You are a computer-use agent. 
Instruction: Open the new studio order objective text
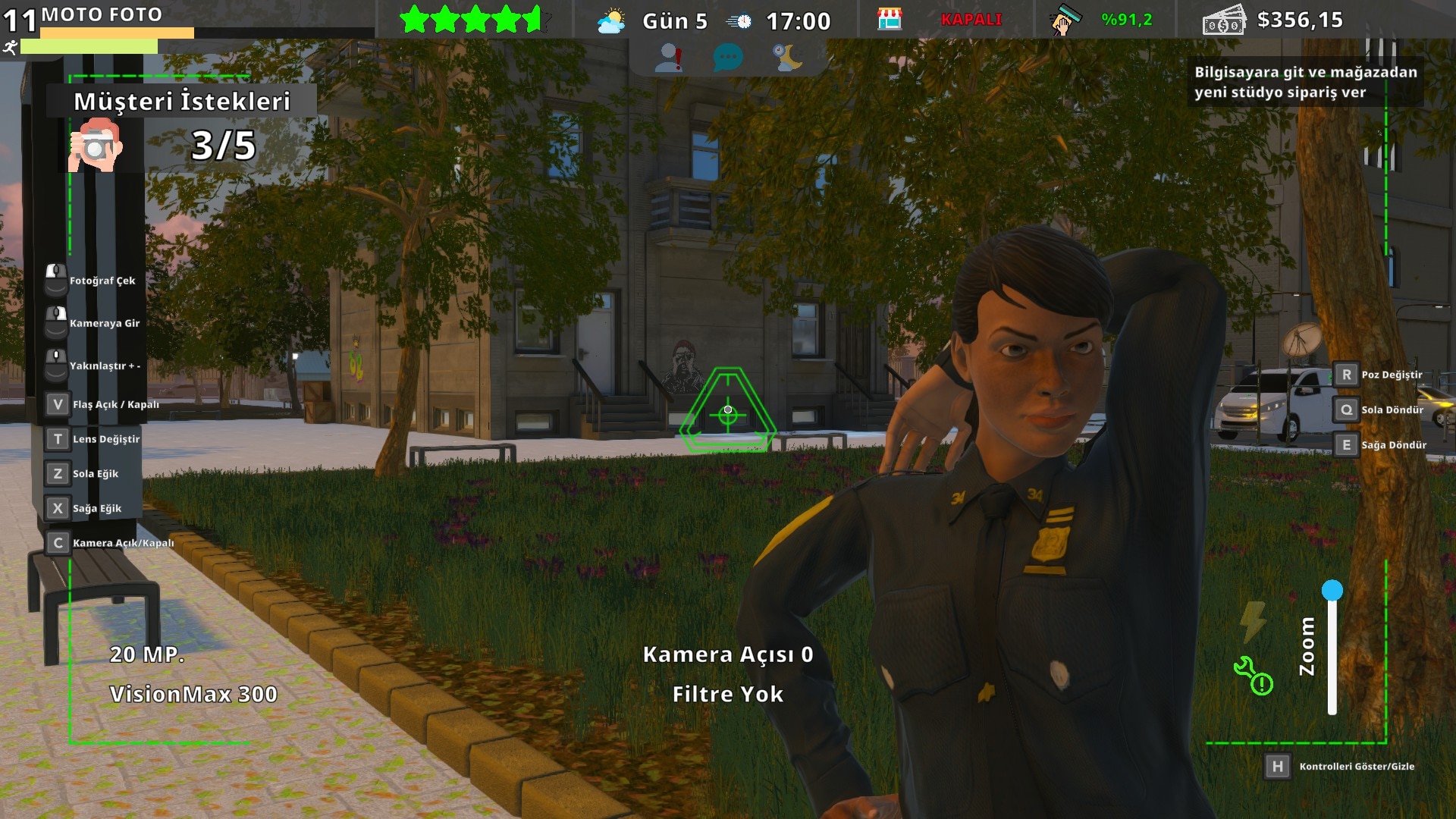coord(1305,82)
